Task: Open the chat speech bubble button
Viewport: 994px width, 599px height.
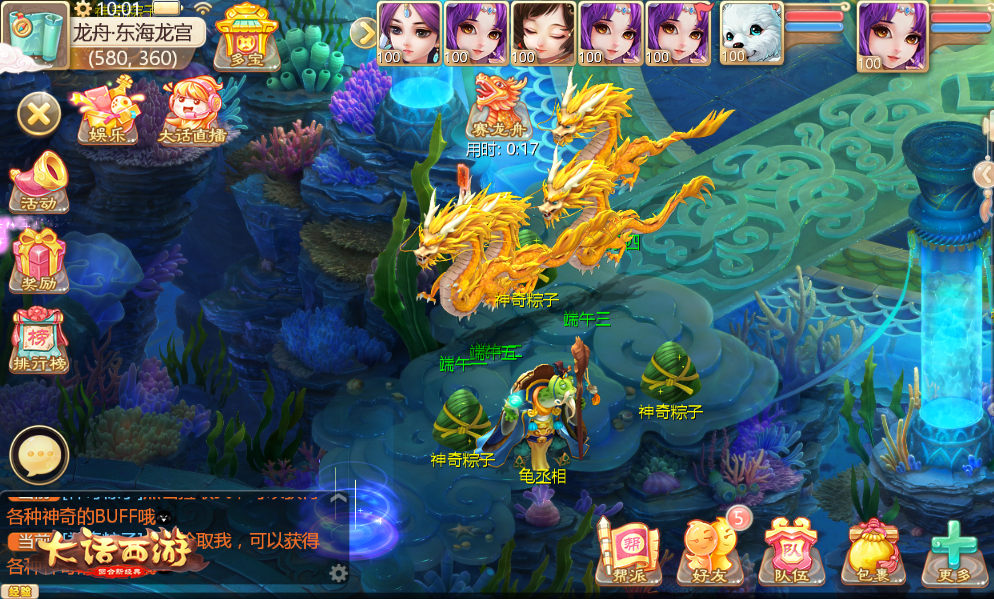Action: coord(39,455)
